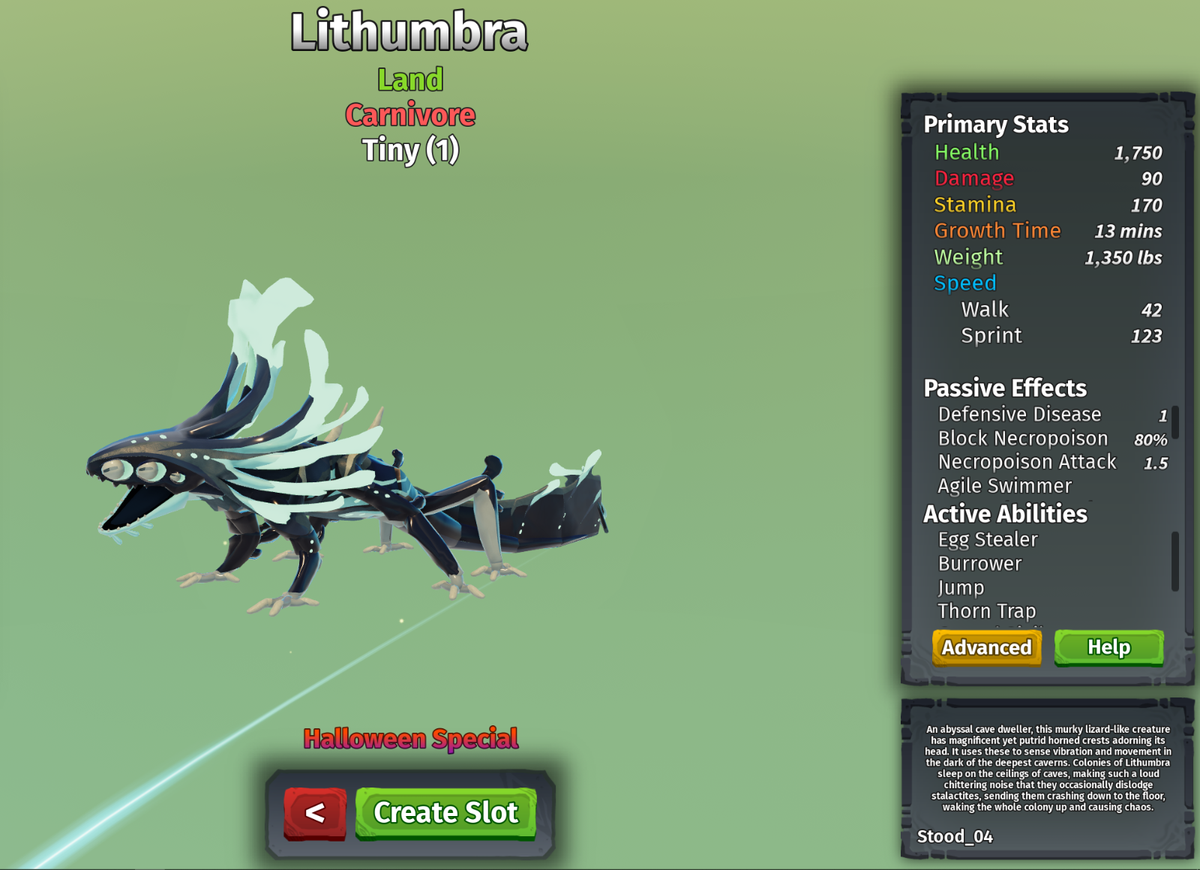Click the Passive Effects list scrollbar
Screen dimensions: 1200x870
coord(1175,423)
